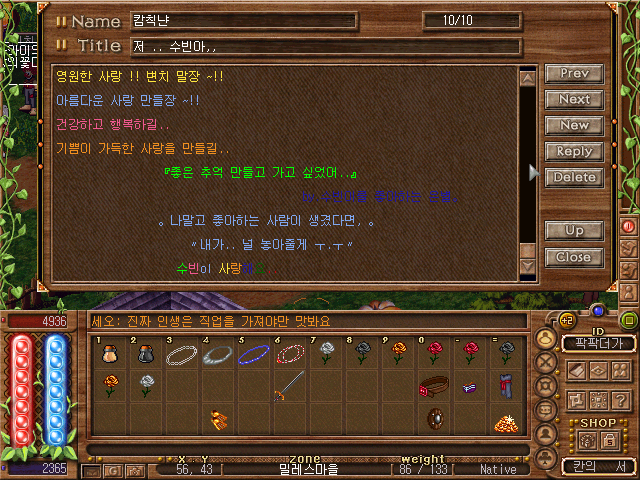The image size is (640, 480).
Task: Click the message scrollbar up arrow
Action: pyautogui.click(x=528, y=77)
